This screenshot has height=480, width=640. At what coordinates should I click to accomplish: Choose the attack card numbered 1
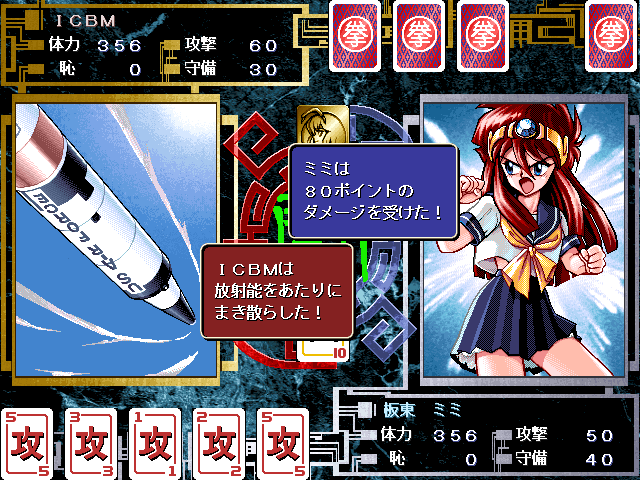pos(153,442)
